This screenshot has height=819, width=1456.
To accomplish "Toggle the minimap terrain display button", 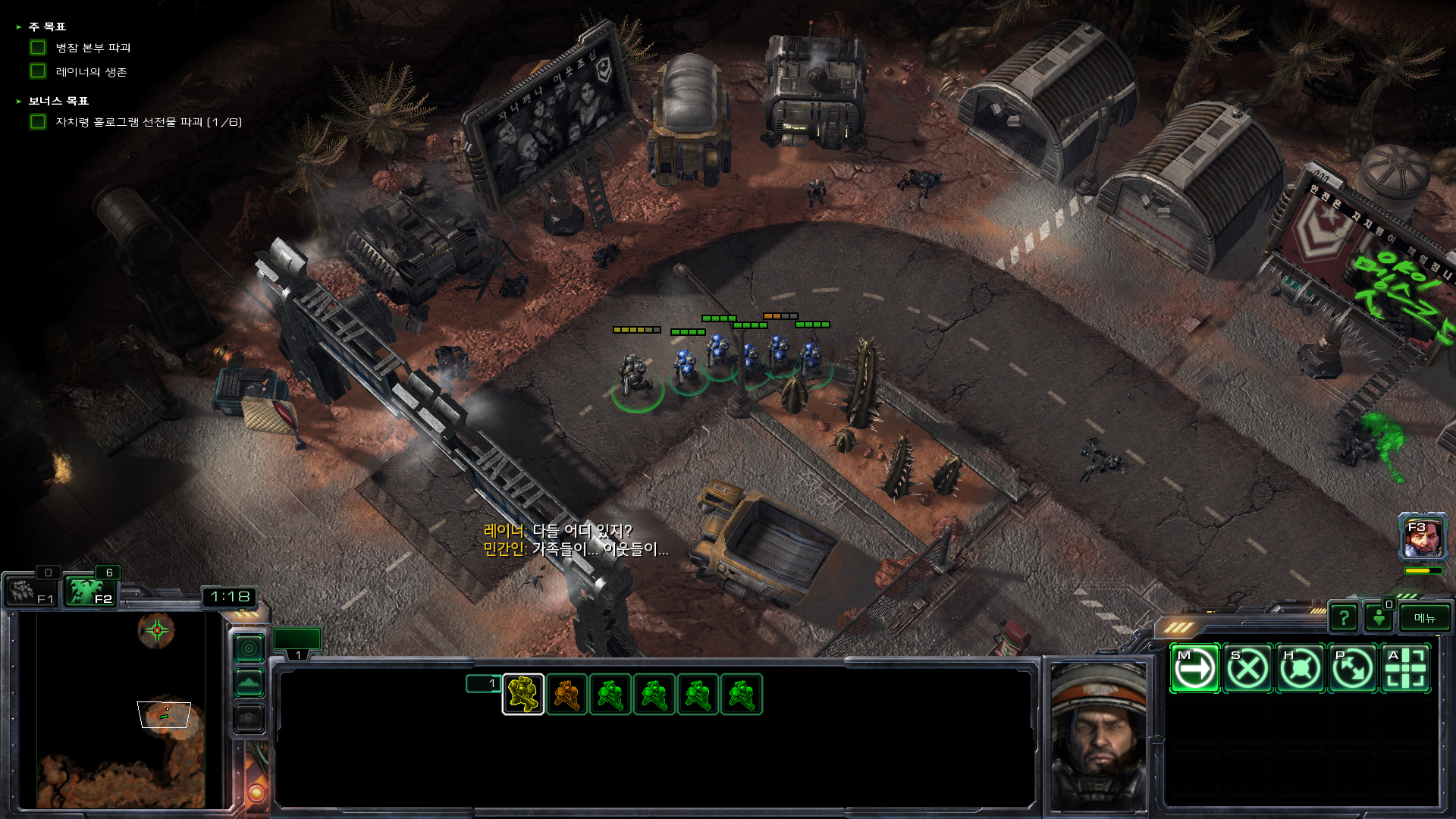I will coord(249,683).
